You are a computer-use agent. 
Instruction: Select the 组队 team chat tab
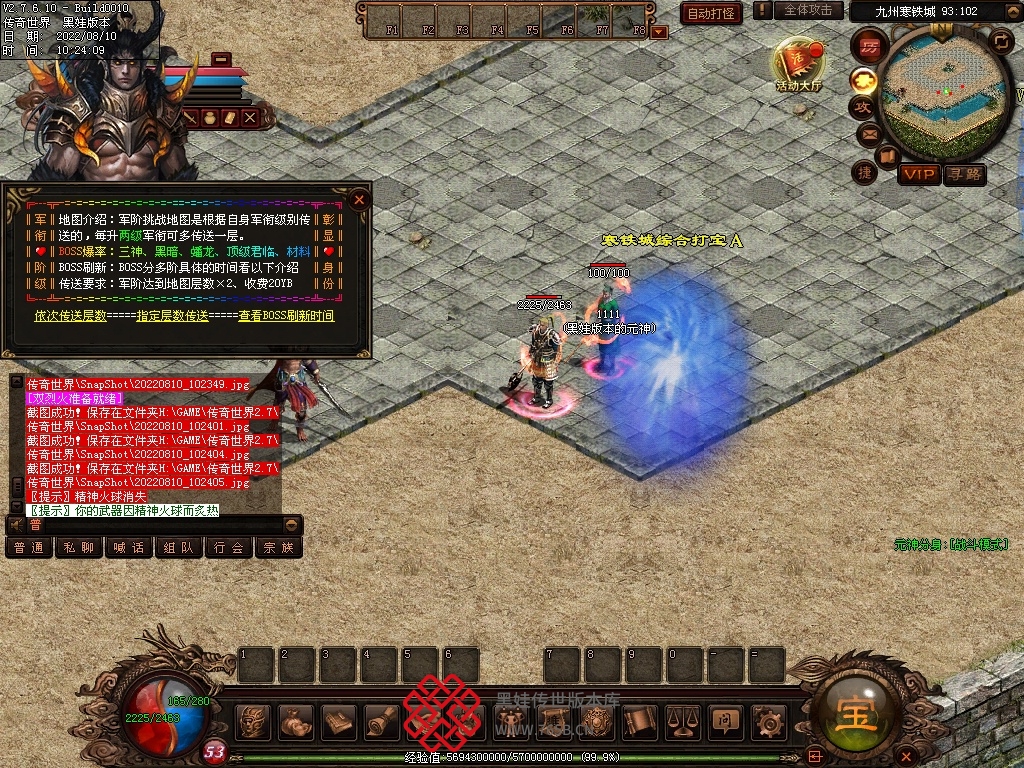pyautogui.click(x=179, y=548)
